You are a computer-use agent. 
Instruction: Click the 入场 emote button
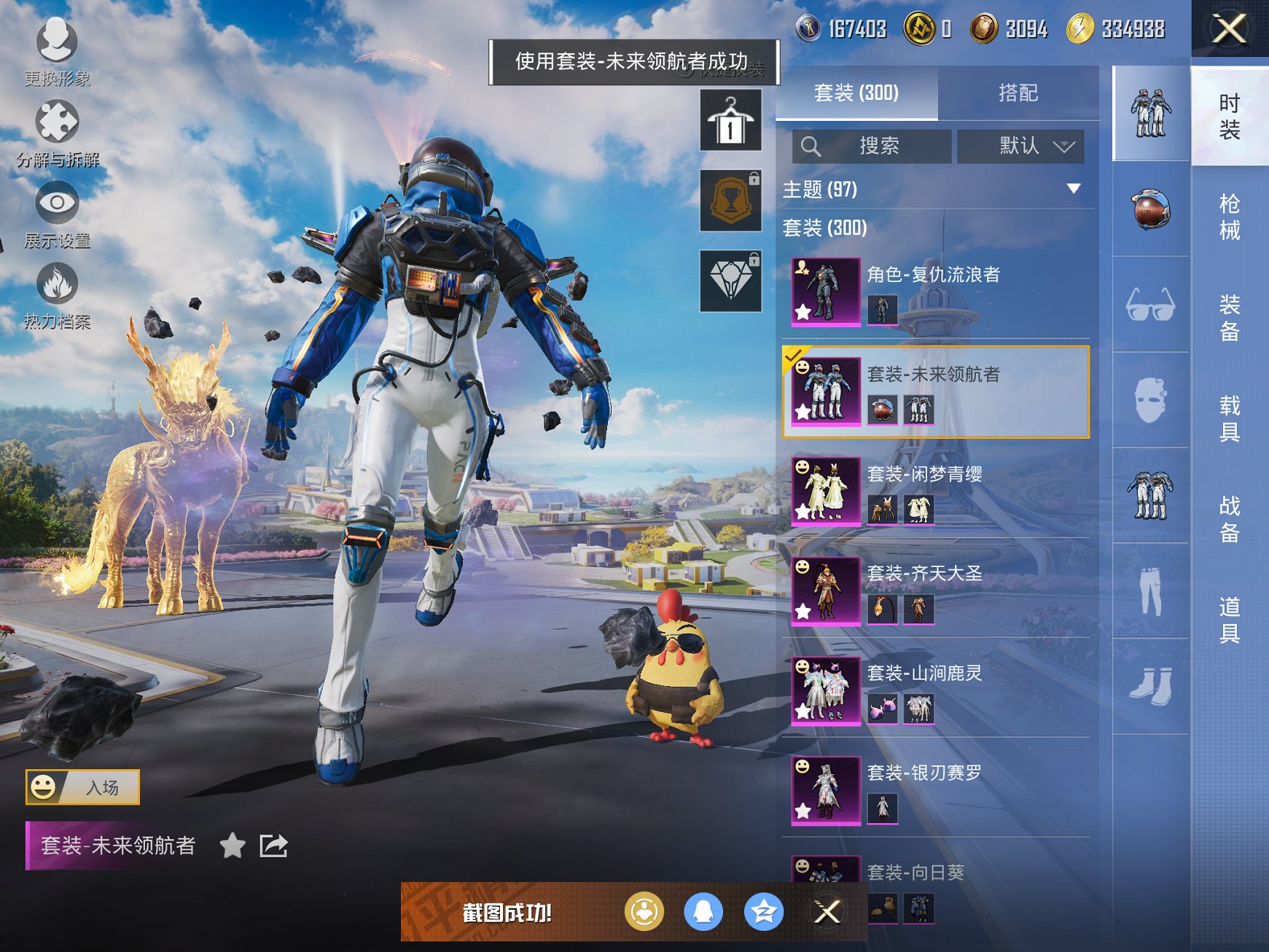[82, 787]
